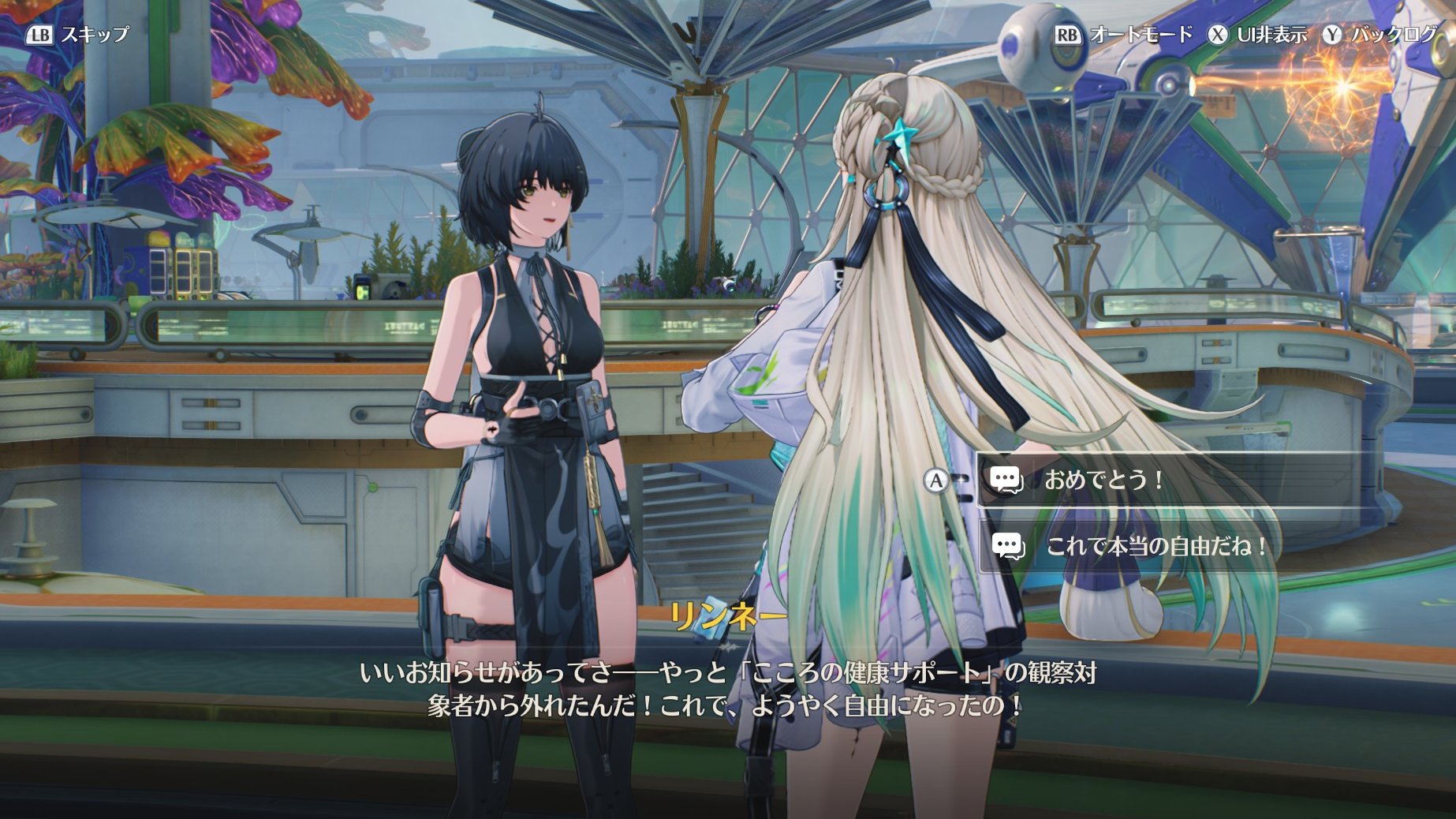This screenshot has height=819, width=1456.
Task: Open the バックログ dialogue backlog
Action: tap(1381, 35)
